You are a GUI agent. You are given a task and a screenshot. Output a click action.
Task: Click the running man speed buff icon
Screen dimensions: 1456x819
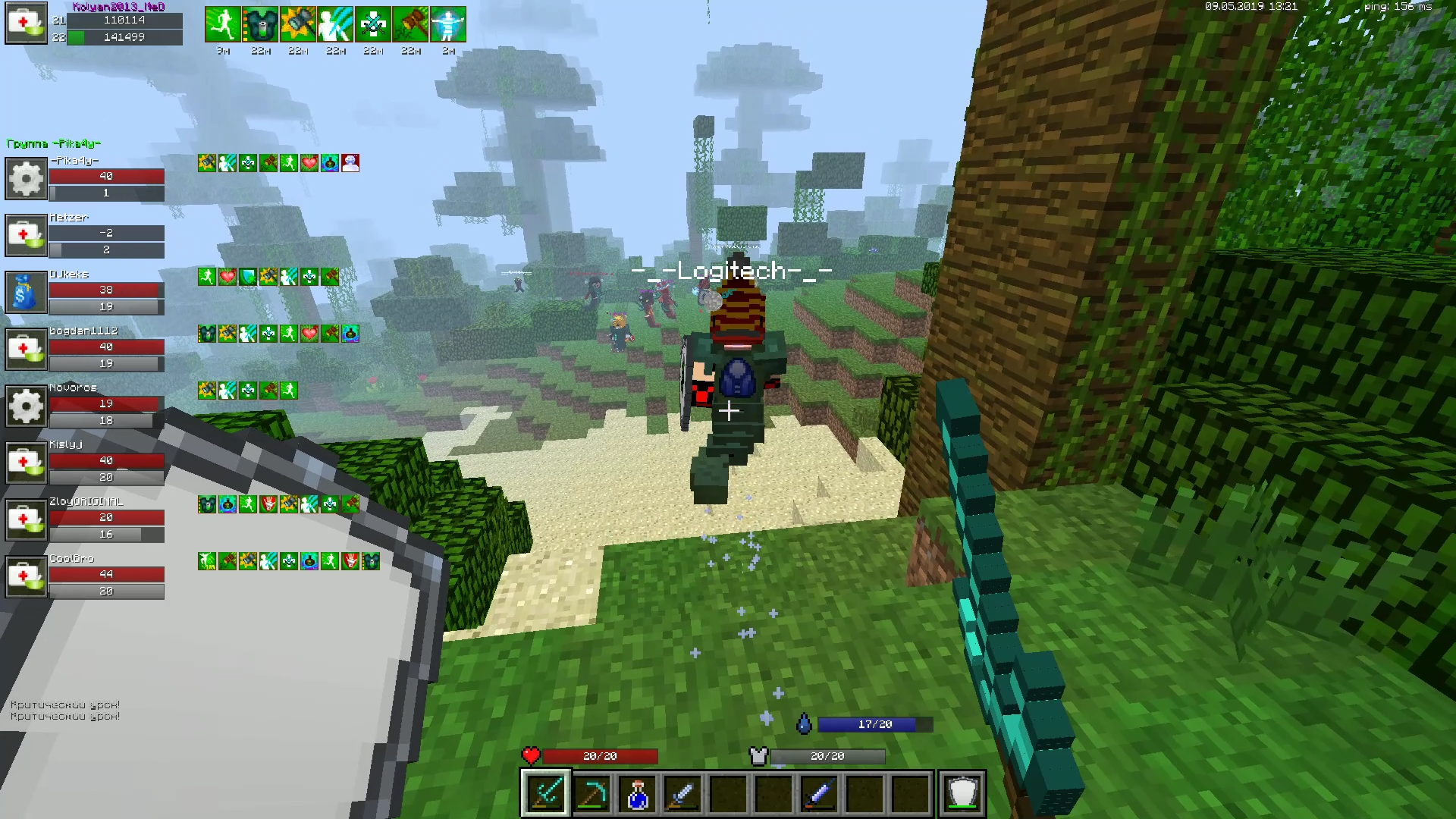pos(223,24)
